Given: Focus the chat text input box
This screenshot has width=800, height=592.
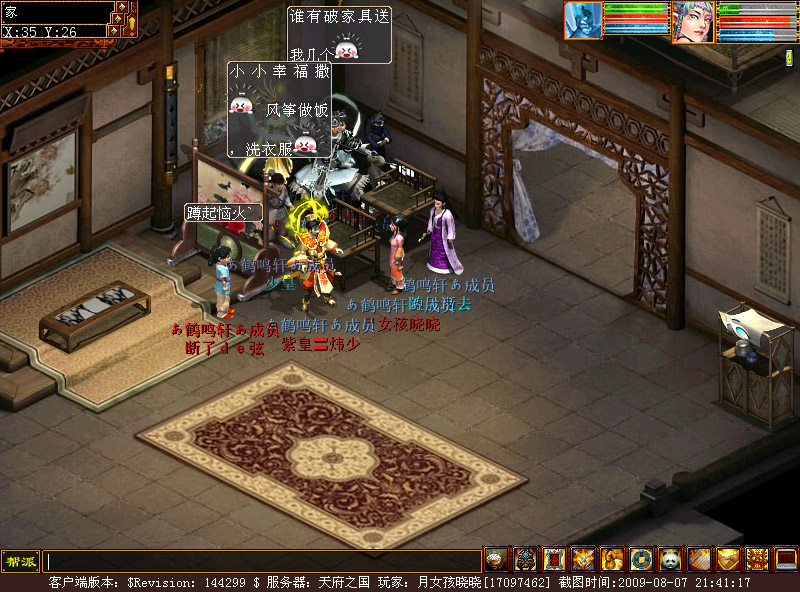Looking at the screenshot, I should coord(260,561).
